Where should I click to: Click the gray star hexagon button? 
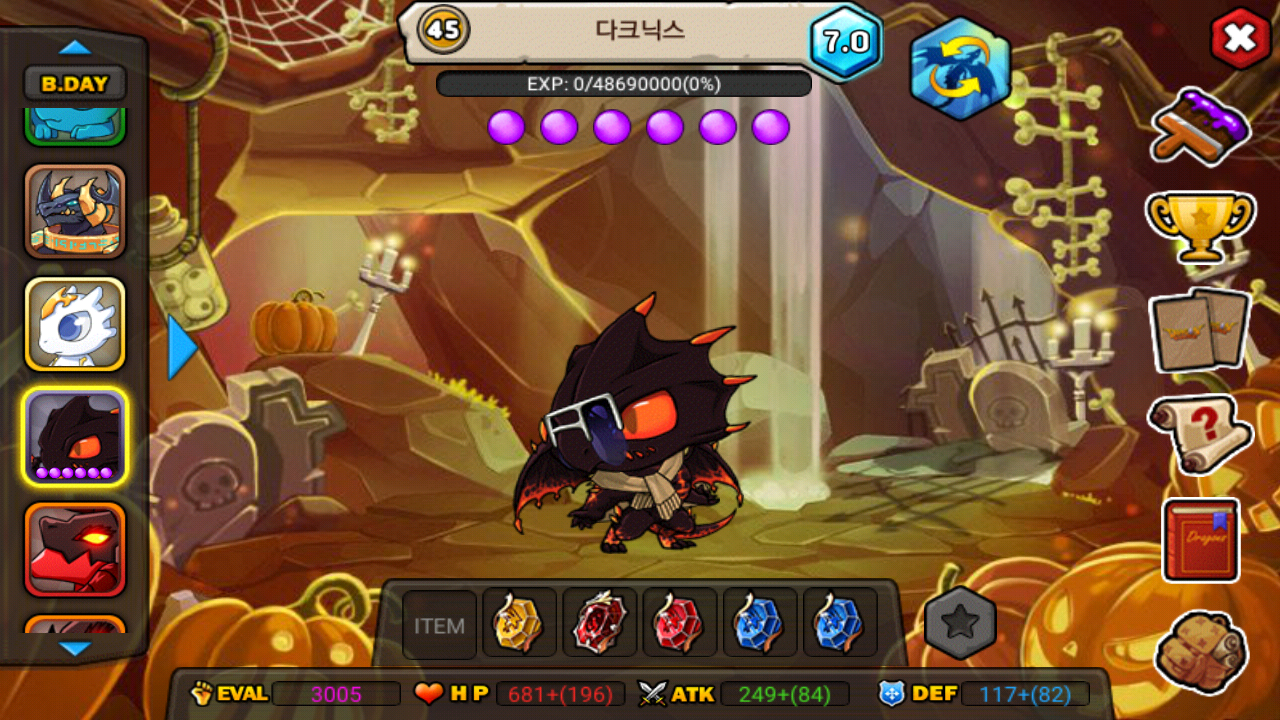960,623
